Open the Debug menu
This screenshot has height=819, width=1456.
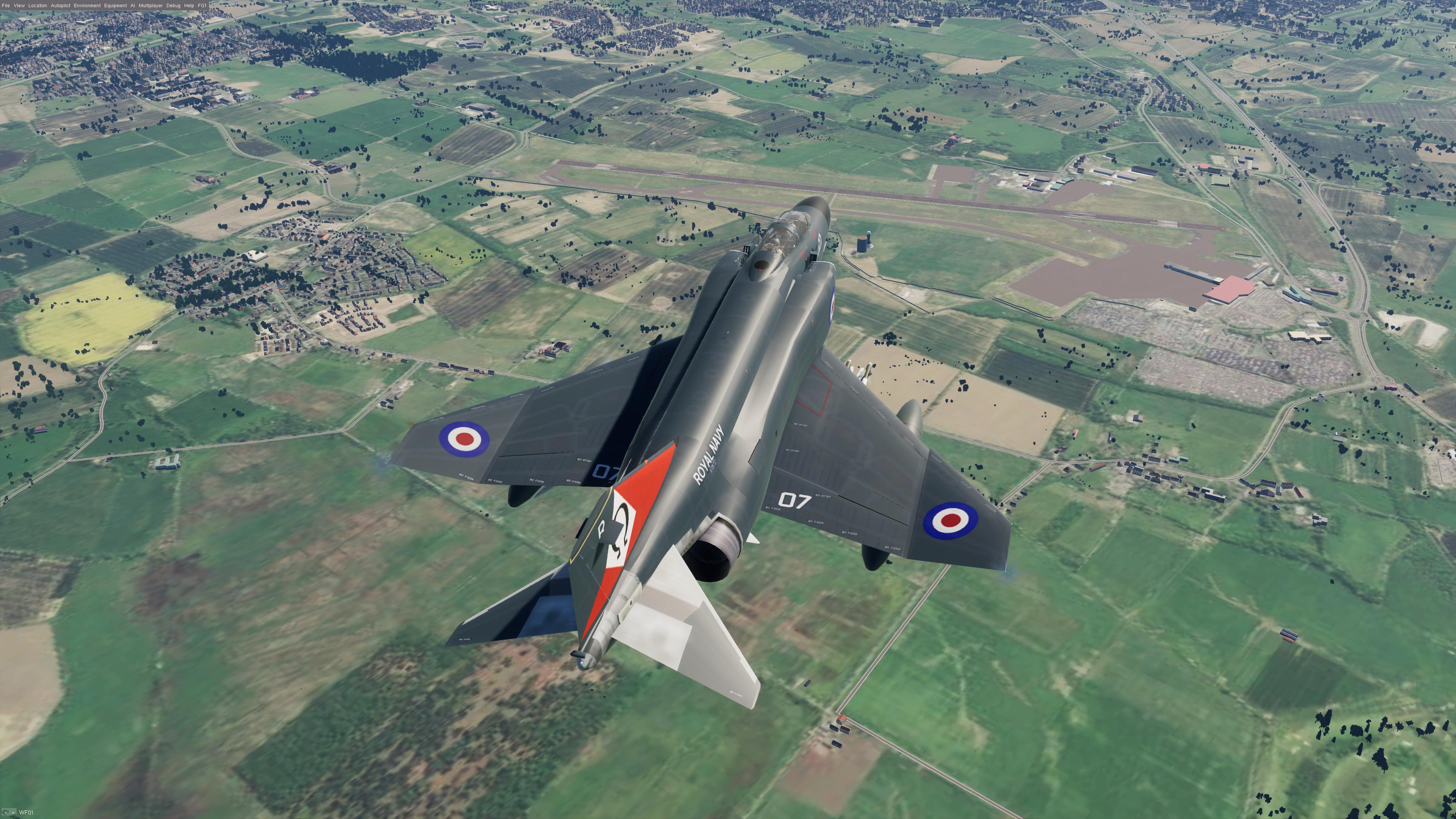tap(173, 6)
